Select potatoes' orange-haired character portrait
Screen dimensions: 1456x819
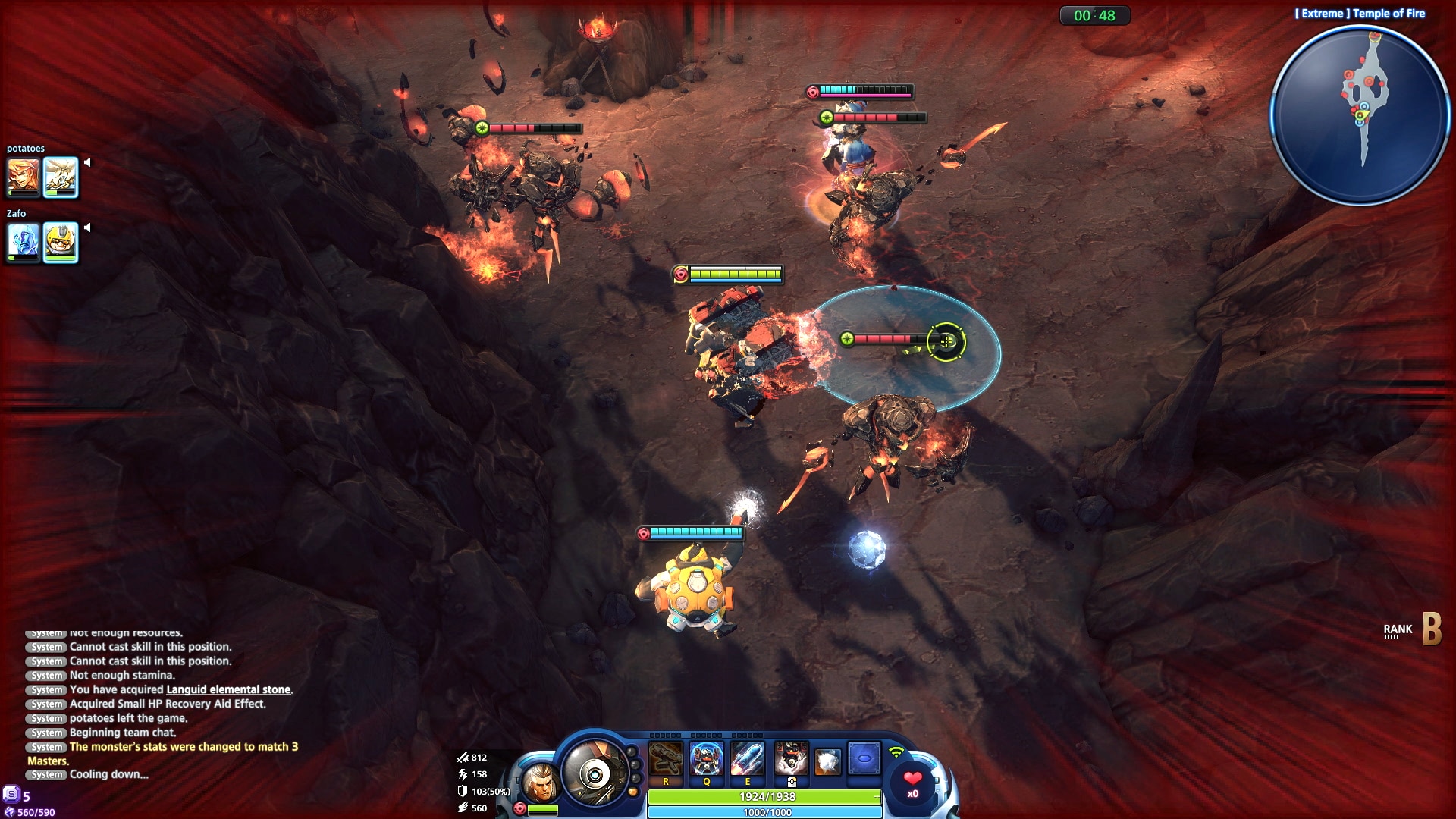pos(24,176)
